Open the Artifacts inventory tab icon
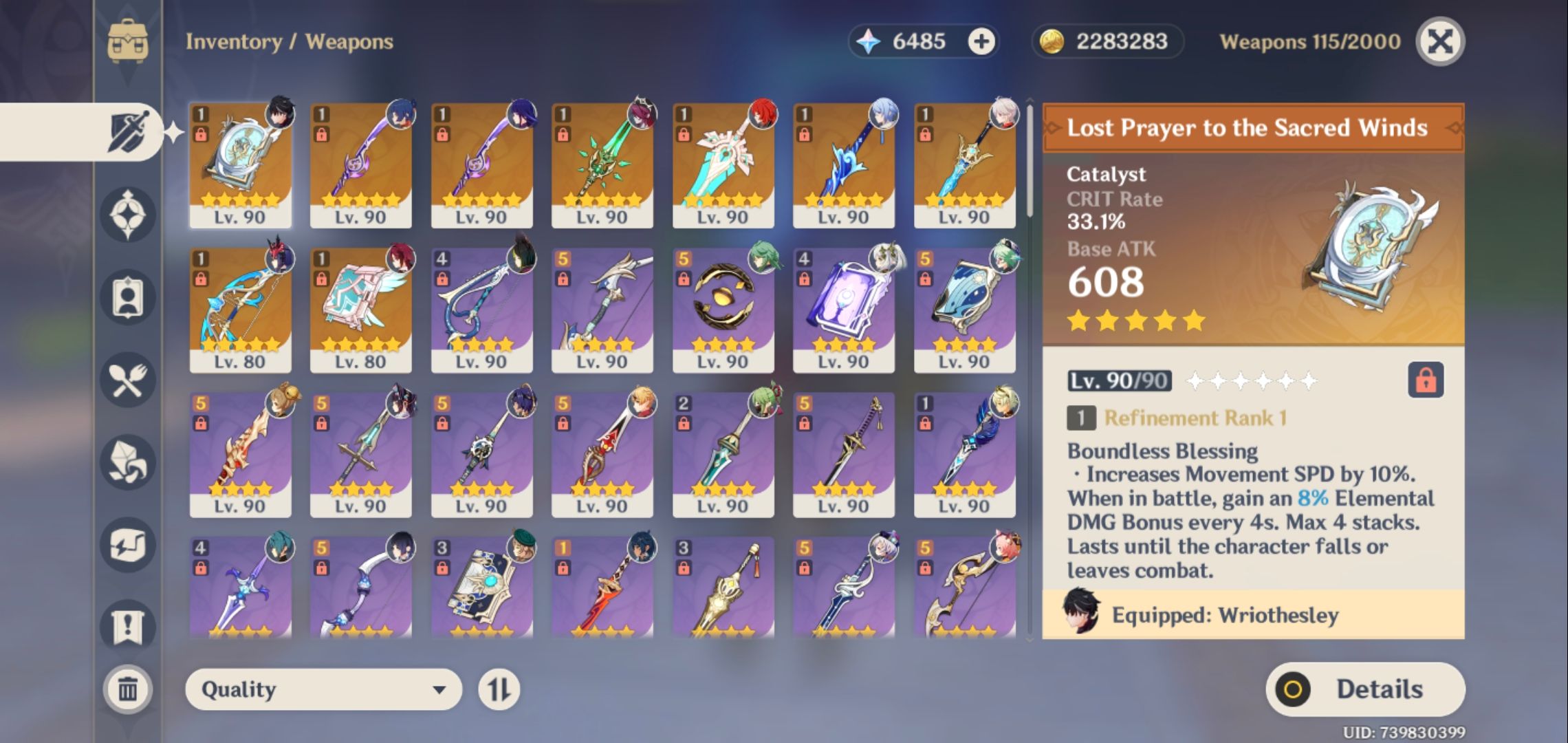1568x743 pixels. coord(127,213)
